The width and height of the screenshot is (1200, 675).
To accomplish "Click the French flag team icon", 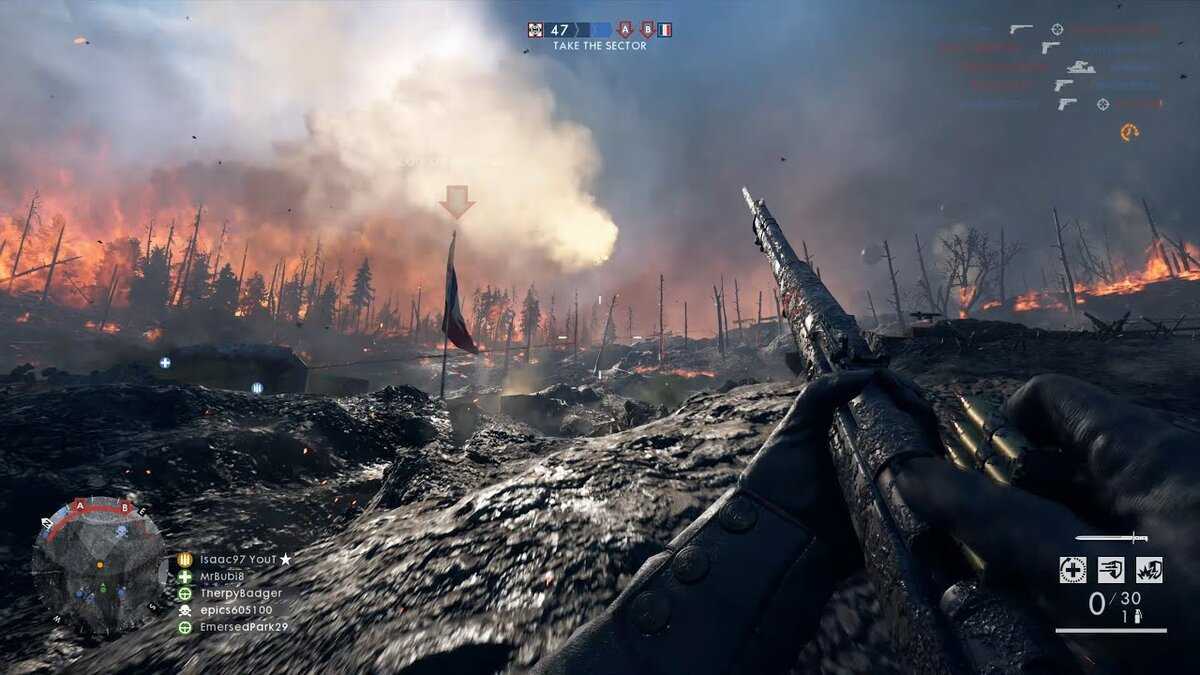I will point(665,29).
